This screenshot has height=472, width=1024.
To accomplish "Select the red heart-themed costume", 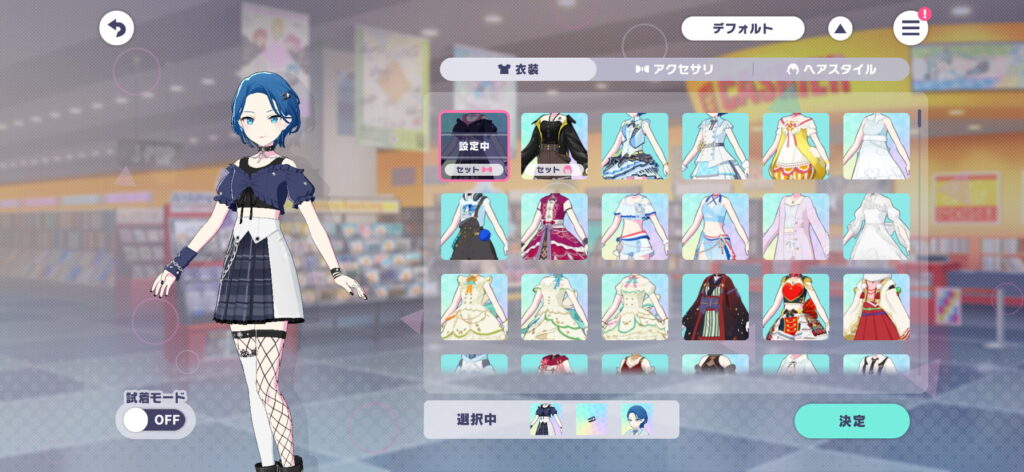I will (796, 307).
